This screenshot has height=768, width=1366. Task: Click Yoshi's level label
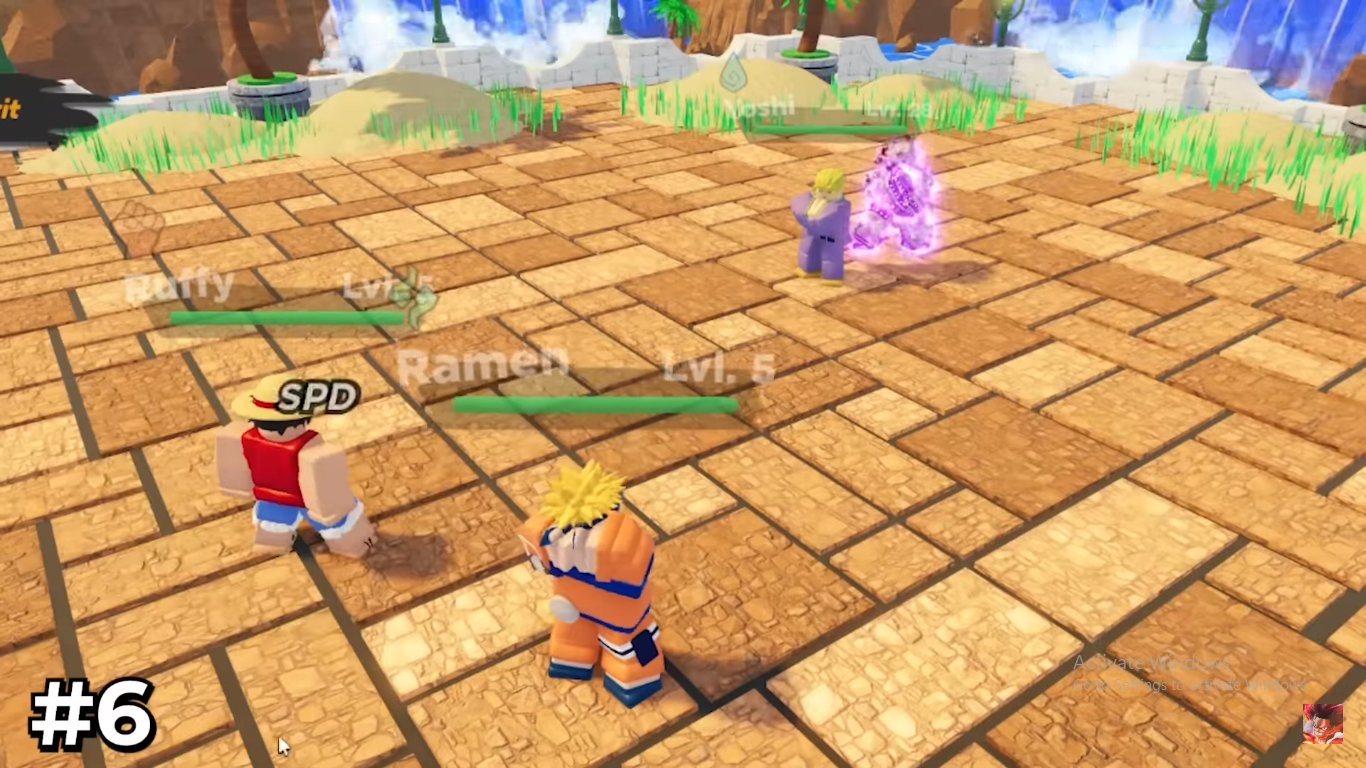click(x=897, y=108)
